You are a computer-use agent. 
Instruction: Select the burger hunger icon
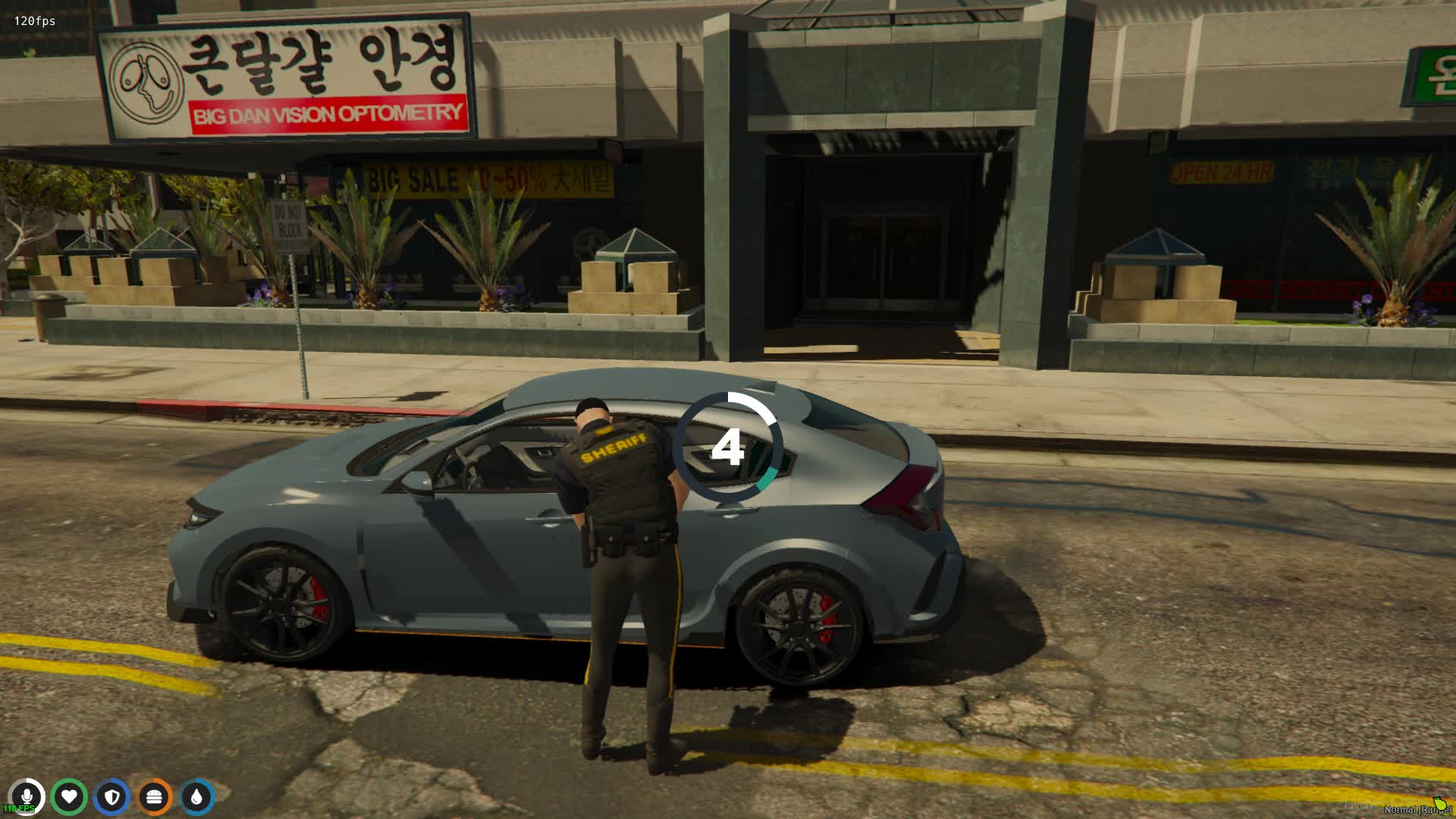155,797
